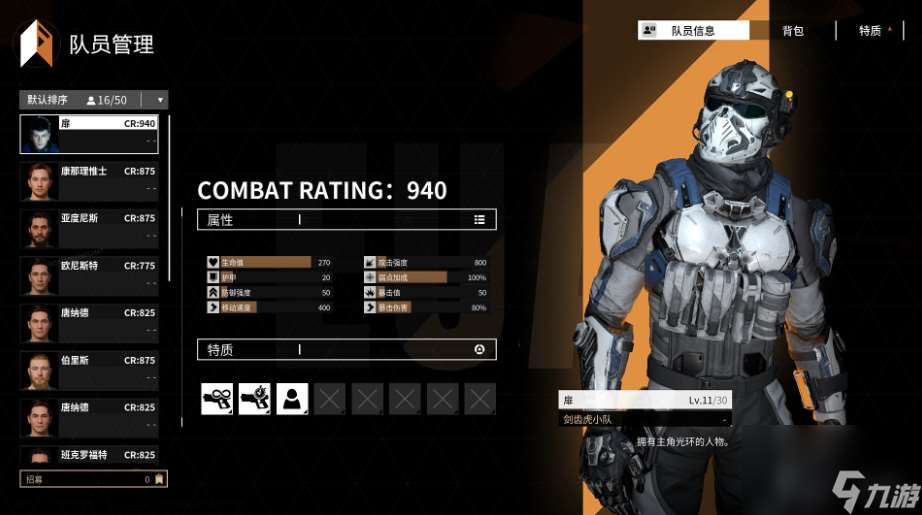Switch to the 队员信息 tab
The image size is (922, 515).
(693, 31)
